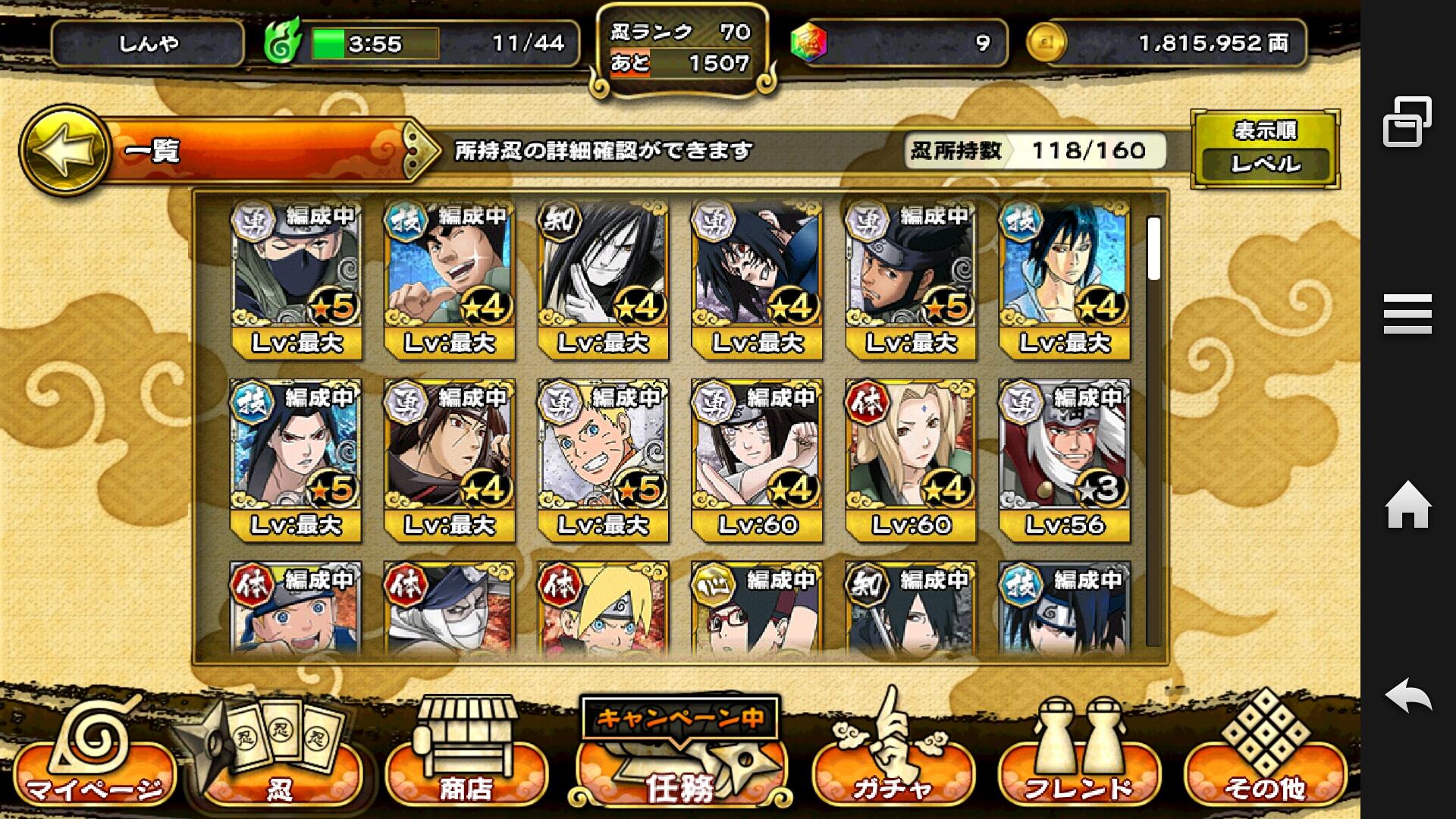Tap the Android recent apps button

(1407, 121)
